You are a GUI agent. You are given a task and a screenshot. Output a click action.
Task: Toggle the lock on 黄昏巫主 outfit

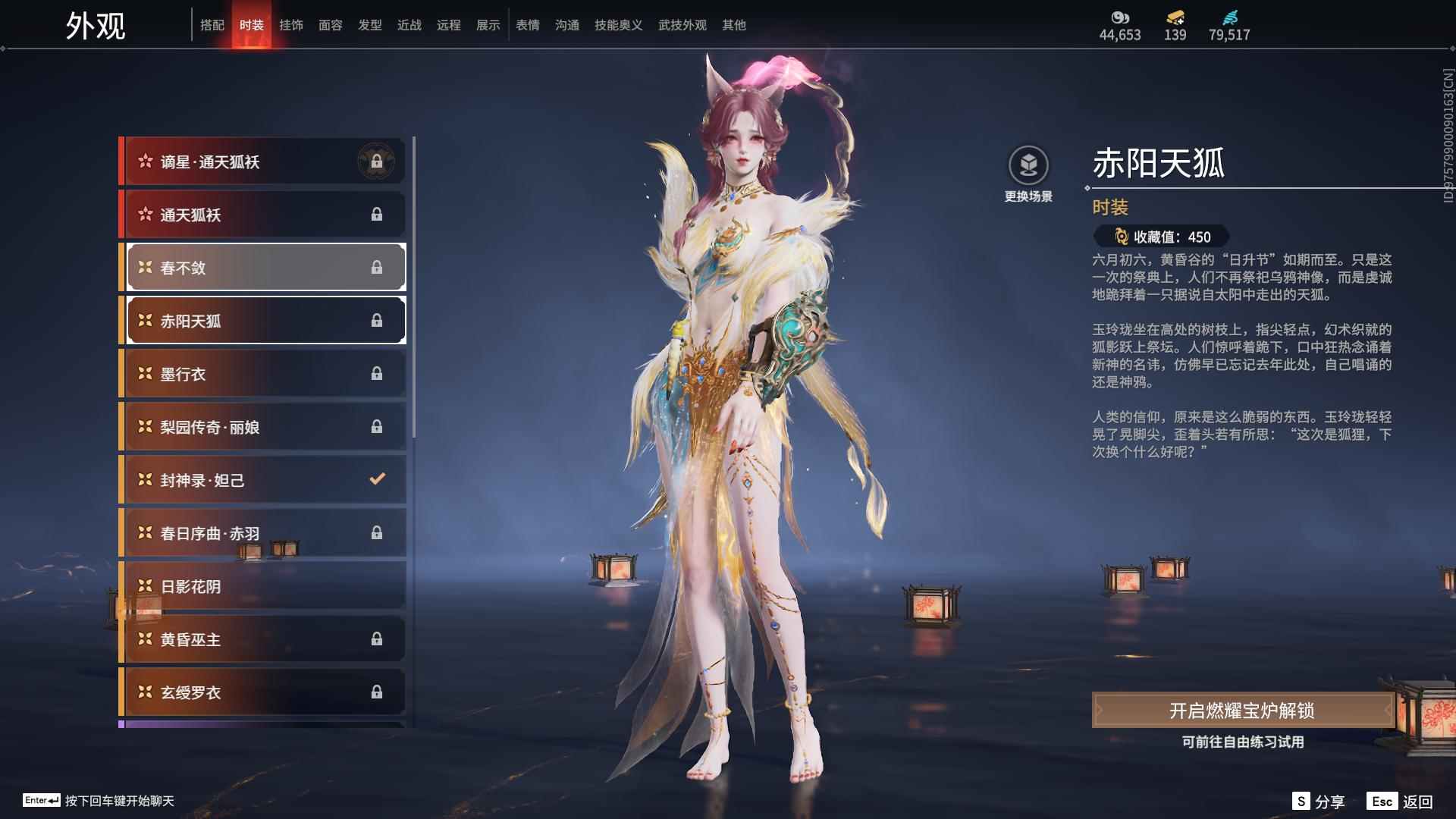point(377,639)
